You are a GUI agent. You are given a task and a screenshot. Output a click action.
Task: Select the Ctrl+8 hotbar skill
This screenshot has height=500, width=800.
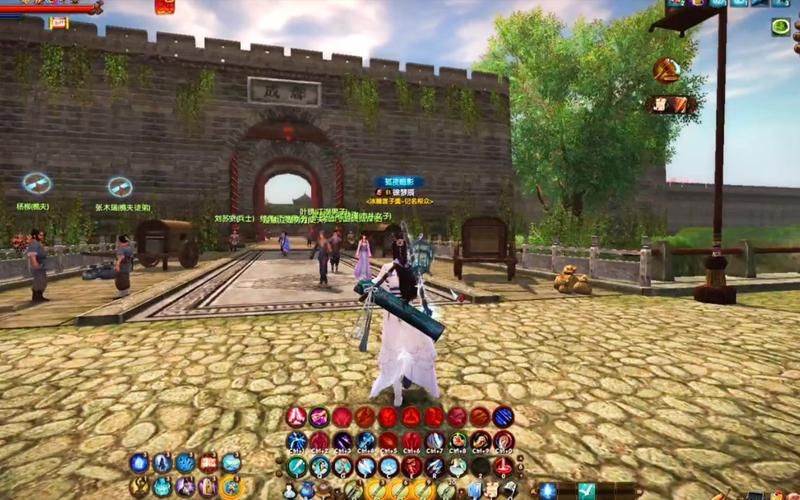(457, 441)
